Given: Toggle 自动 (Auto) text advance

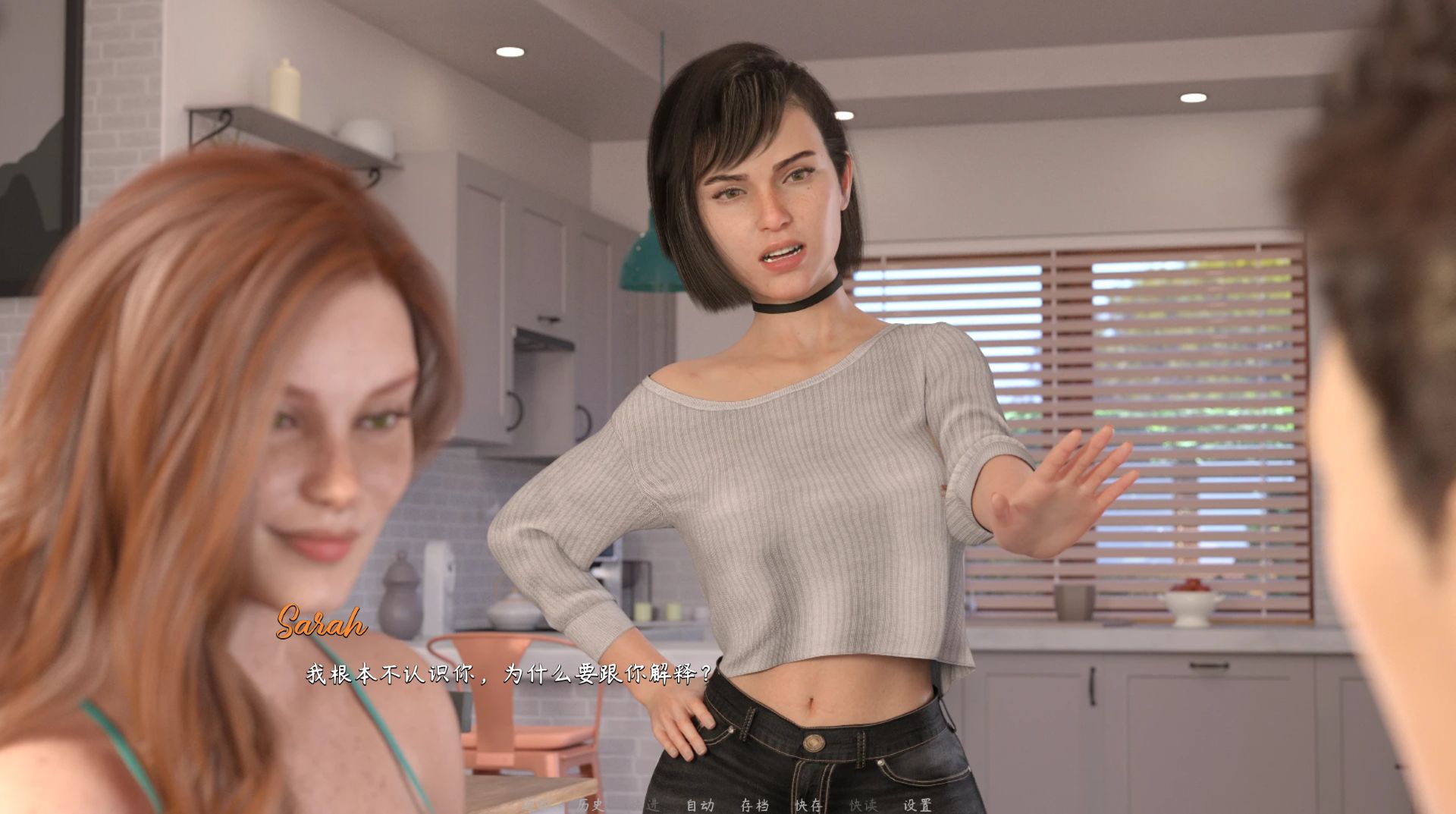Looking at the screenshot, I should click(x=700, y=805).
